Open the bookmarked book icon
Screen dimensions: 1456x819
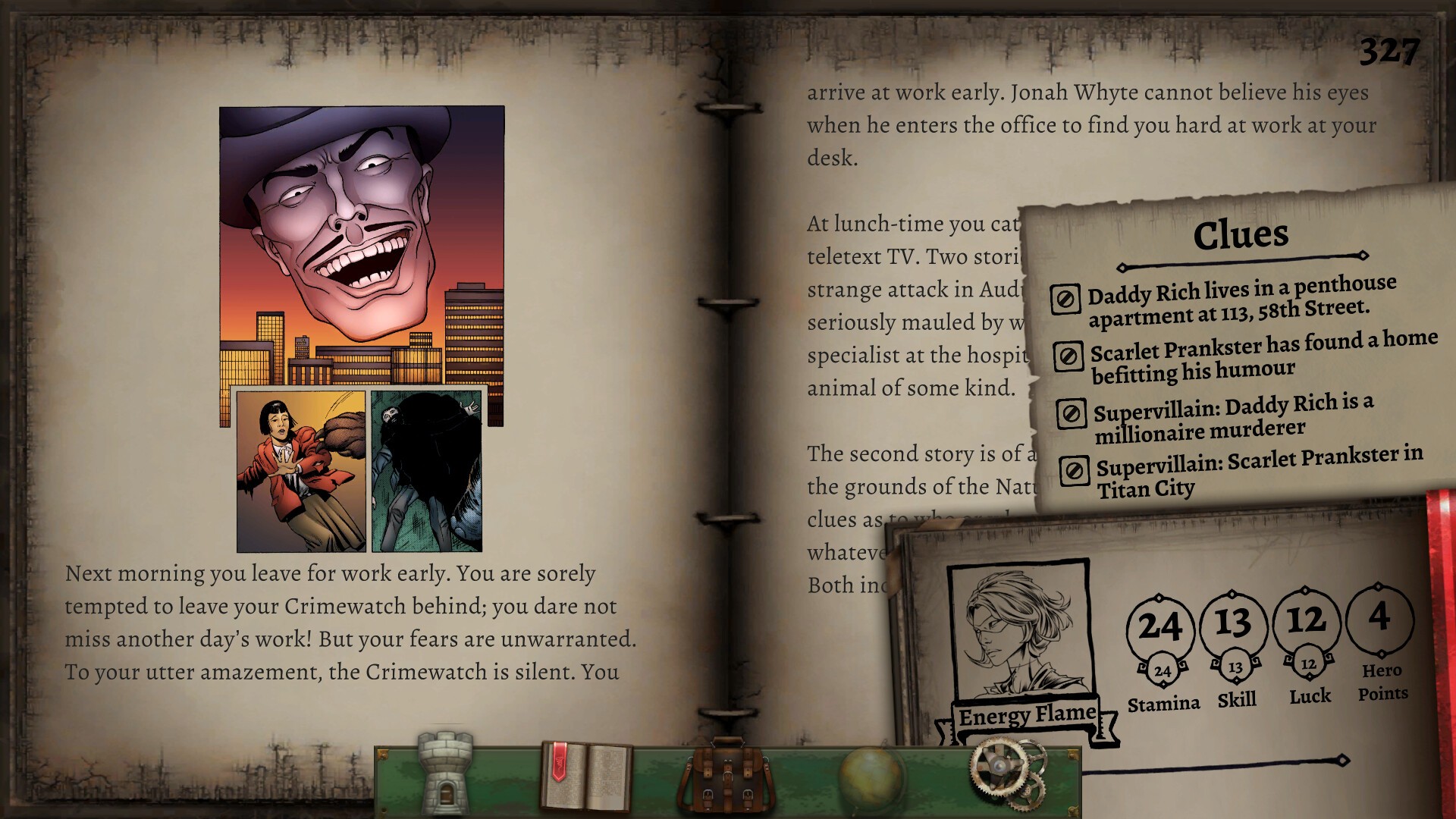pyautogui.click(x=585, y=776)
